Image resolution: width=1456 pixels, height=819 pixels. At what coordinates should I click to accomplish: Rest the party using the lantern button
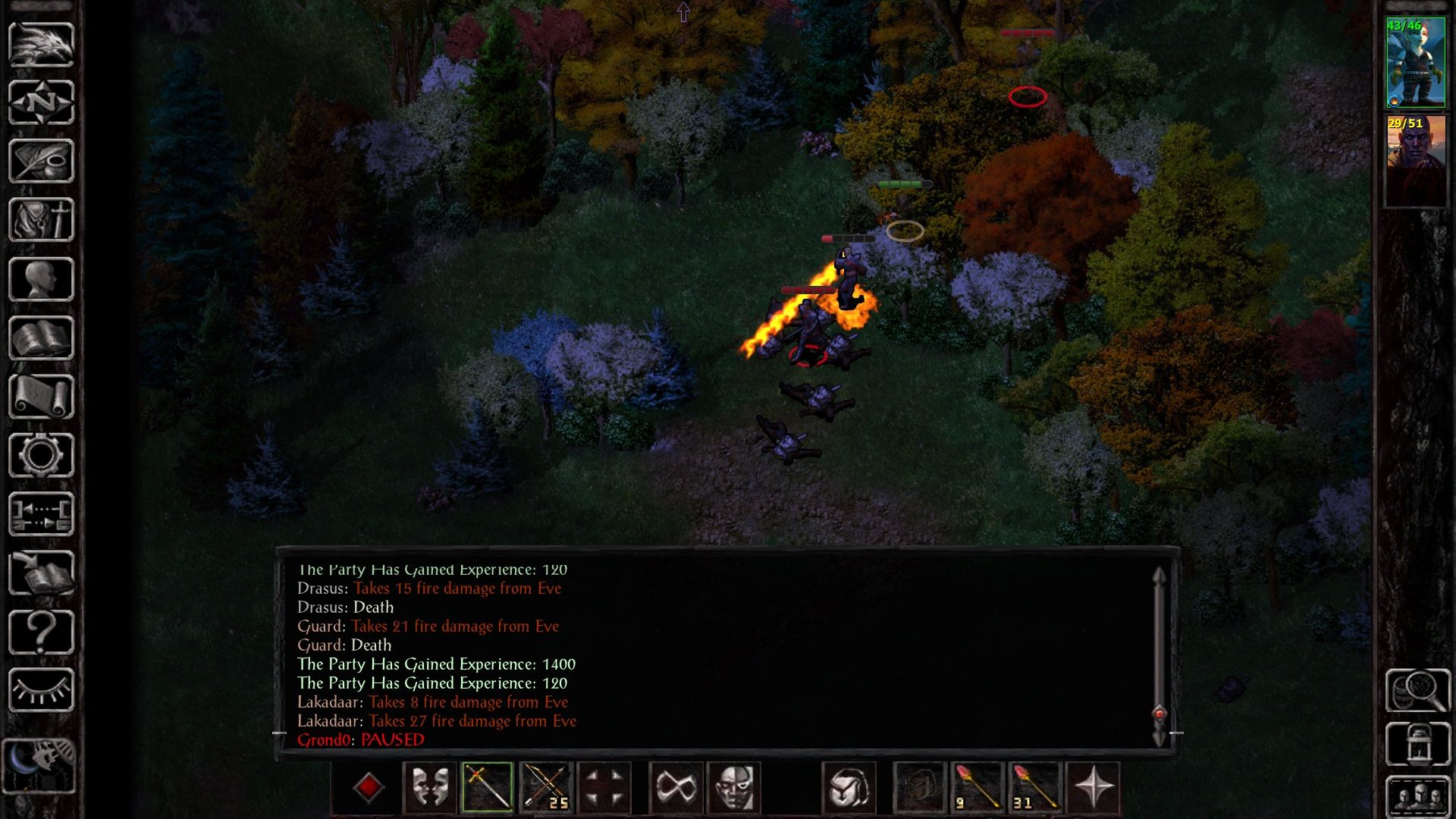[x=1417, y=744]
